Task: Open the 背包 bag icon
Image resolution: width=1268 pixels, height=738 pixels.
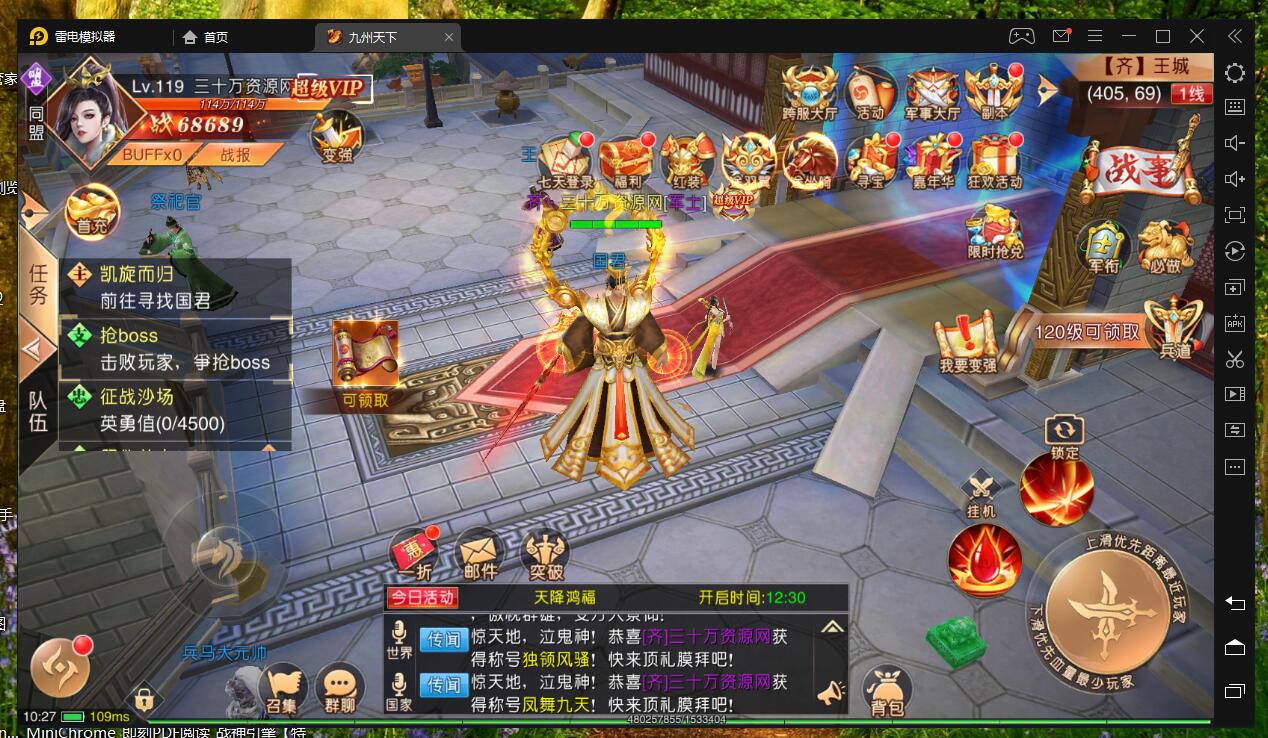Action: click(x=886, y=691)
